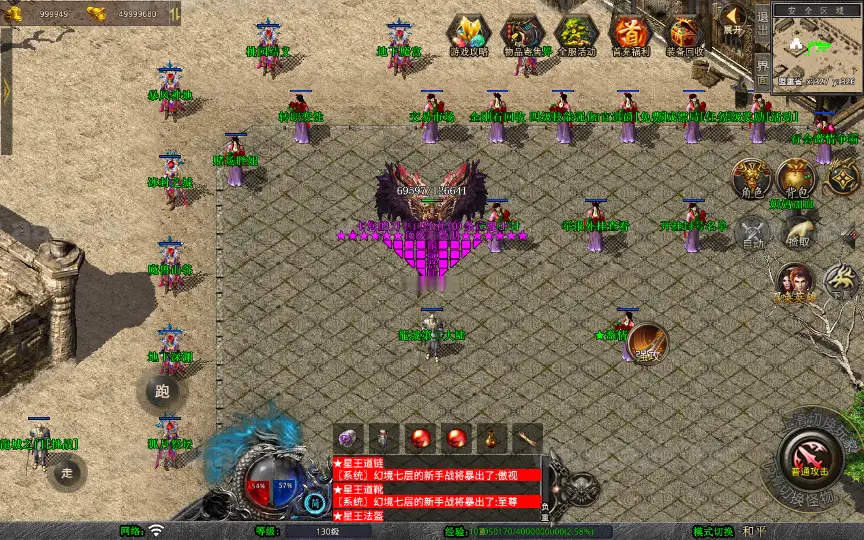864x540 pixels.
Task: Toggle 自动 auto-combat button
Action: (752, 234)
